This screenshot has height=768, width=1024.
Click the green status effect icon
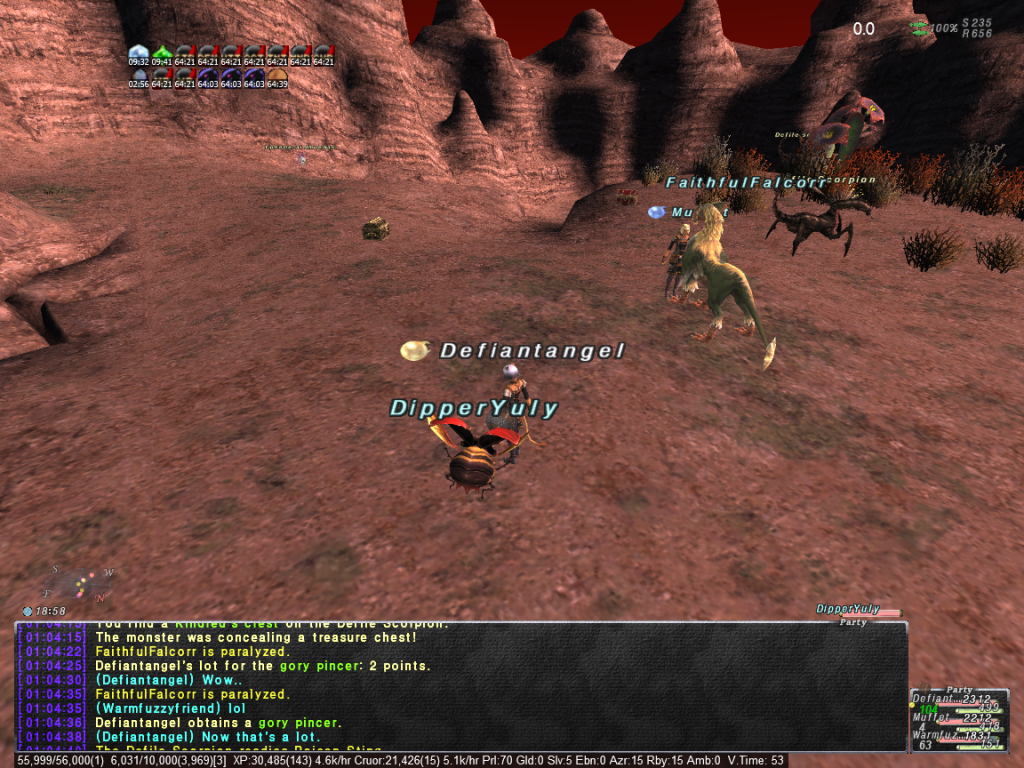click(x=161, y=52)
